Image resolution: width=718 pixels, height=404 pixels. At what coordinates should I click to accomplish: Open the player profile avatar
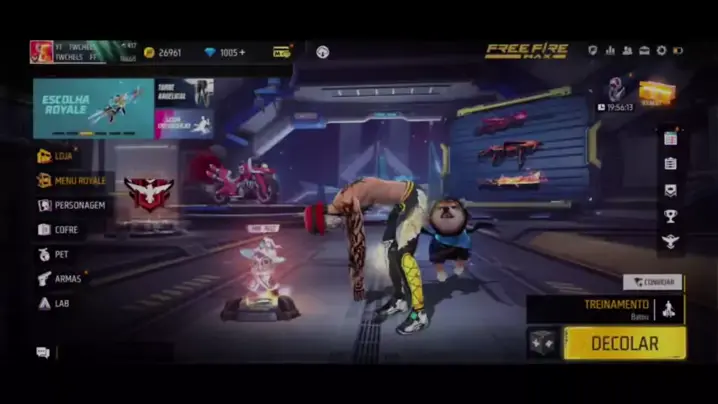click(41, 52)
